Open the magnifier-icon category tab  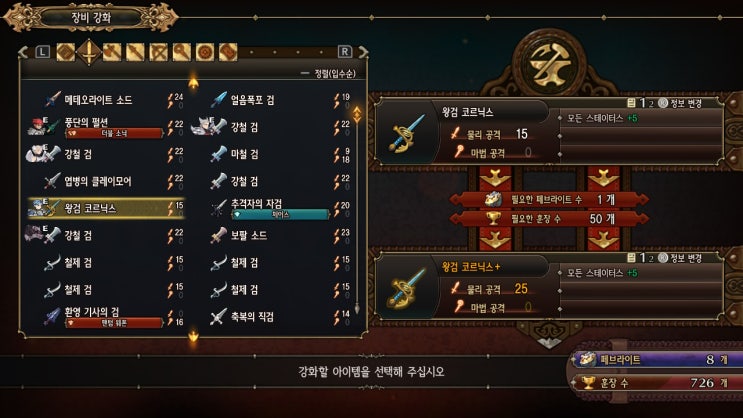tap(182, 51)
